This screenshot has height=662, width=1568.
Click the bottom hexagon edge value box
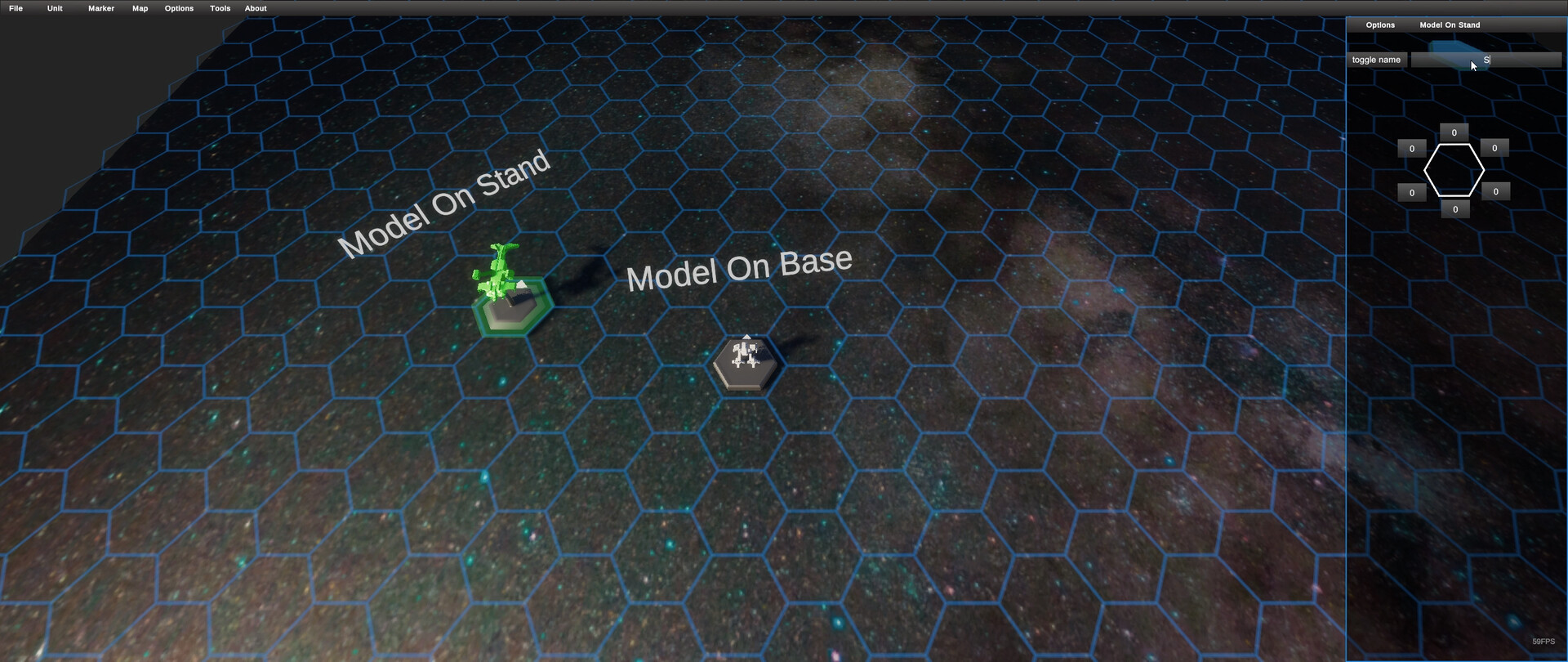point(1454,208)
